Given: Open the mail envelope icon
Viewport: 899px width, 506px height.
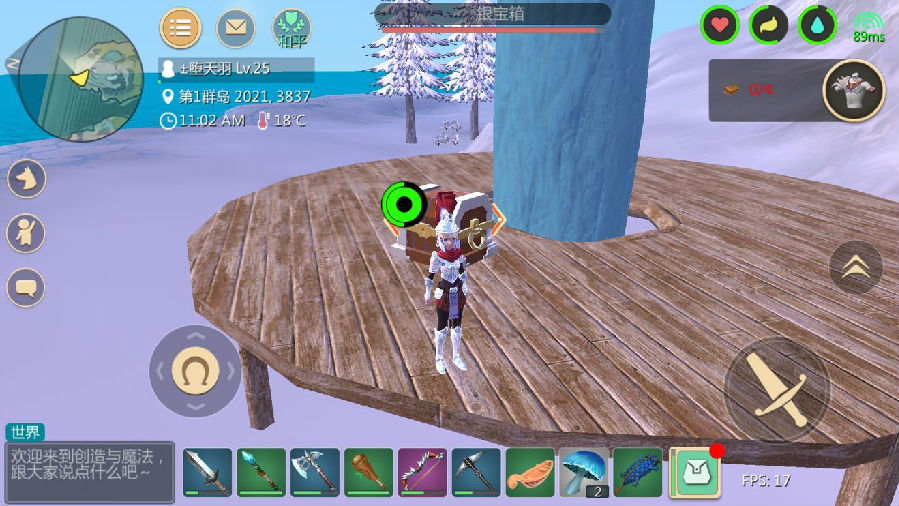Looking at the screenshot, I should pyautogui.click(x=236, y=27).
